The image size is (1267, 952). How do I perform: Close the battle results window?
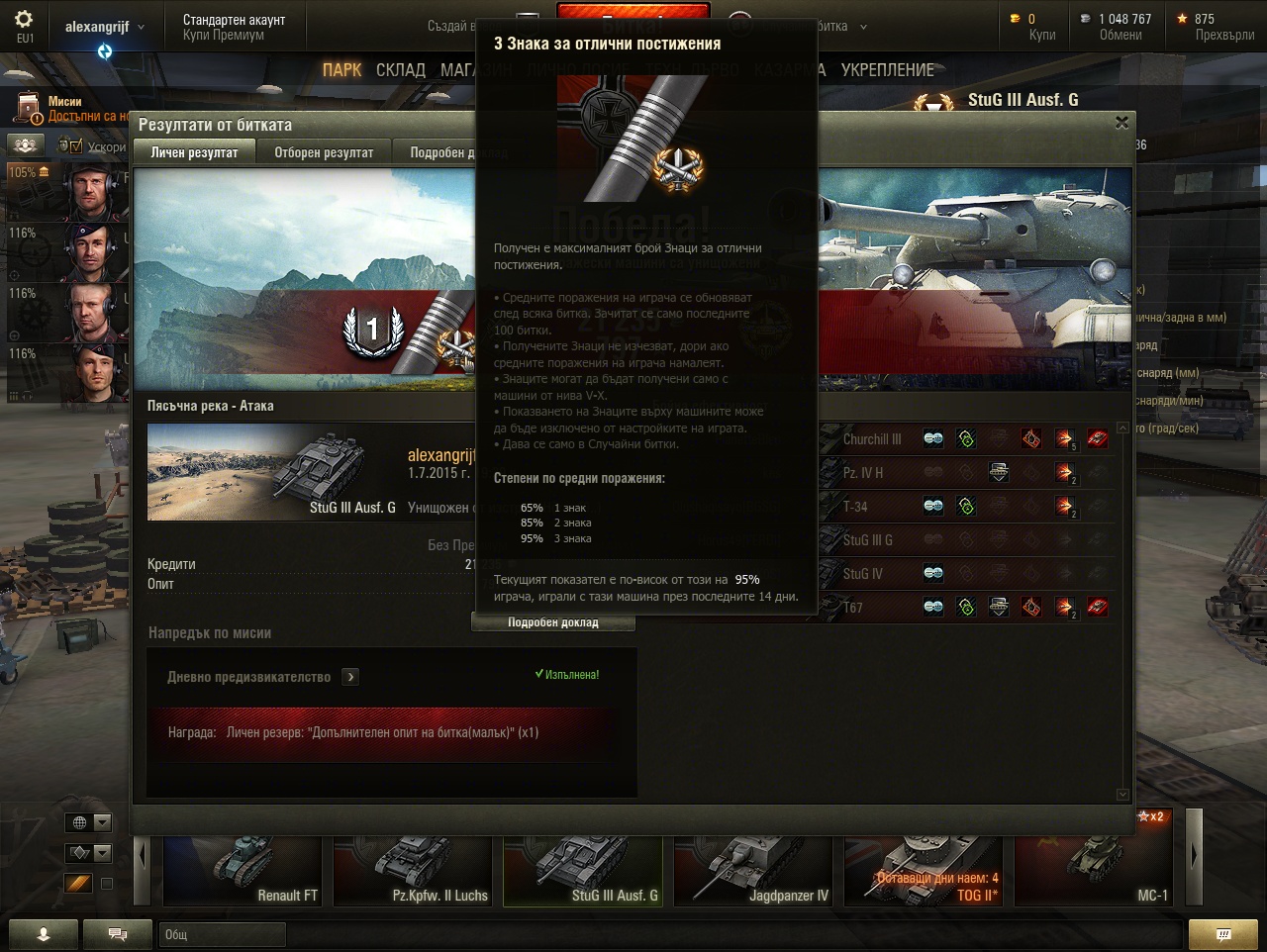click(1121, 123)
